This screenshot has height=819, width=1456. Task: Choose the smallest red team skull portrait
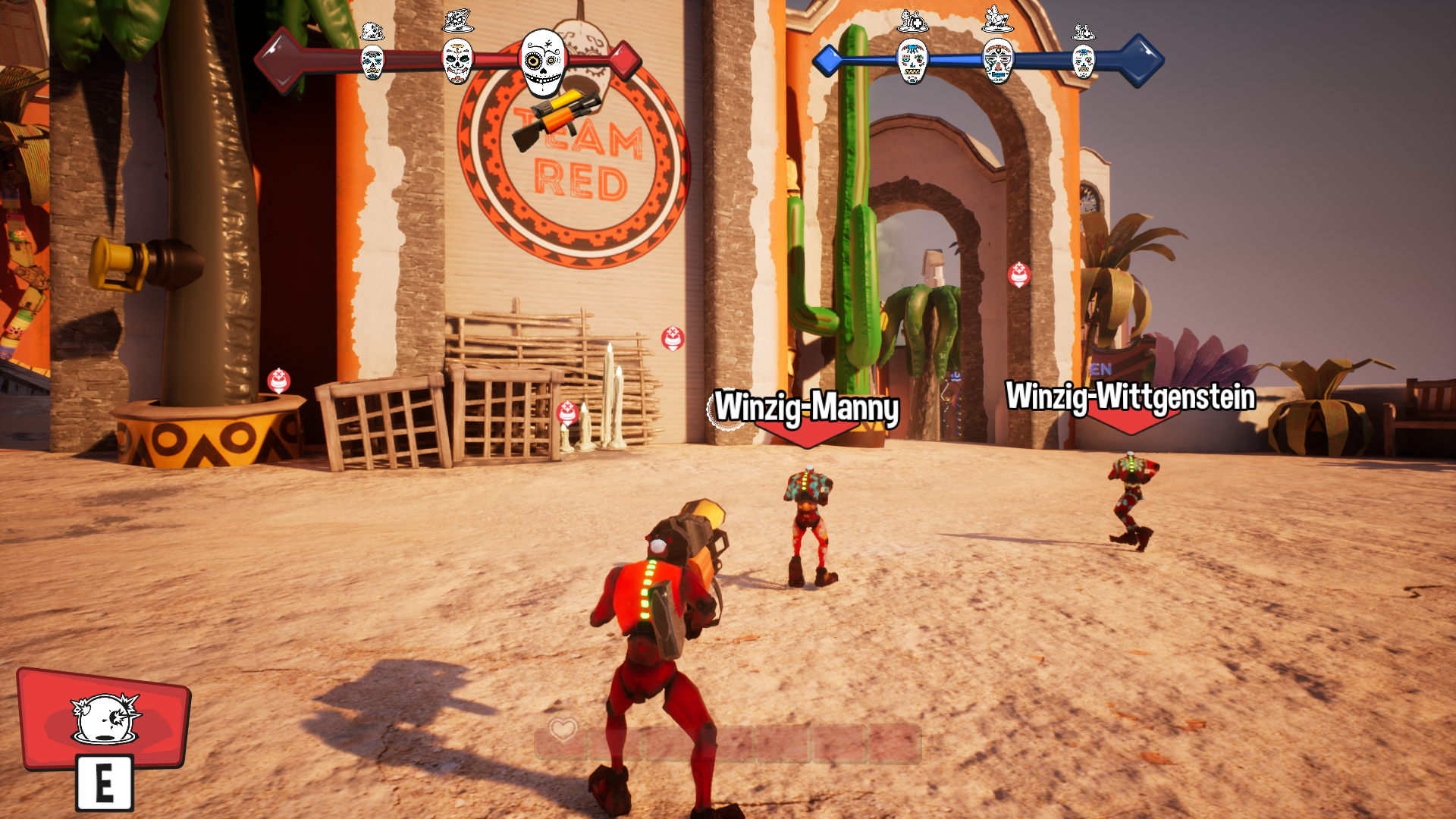(x=372, y=61)
